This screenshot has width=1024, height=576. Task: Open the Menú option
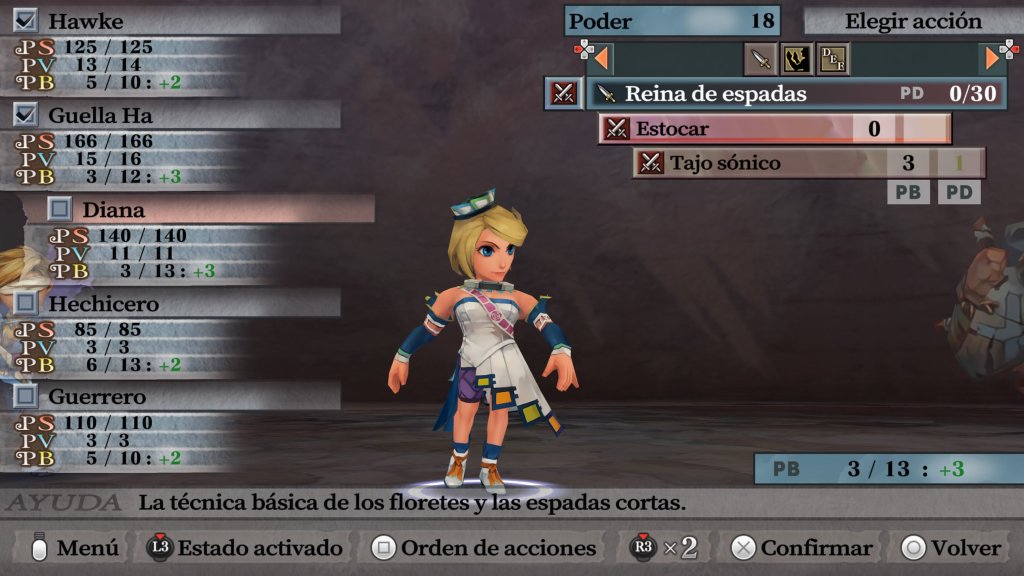click(x=76, y=548)
